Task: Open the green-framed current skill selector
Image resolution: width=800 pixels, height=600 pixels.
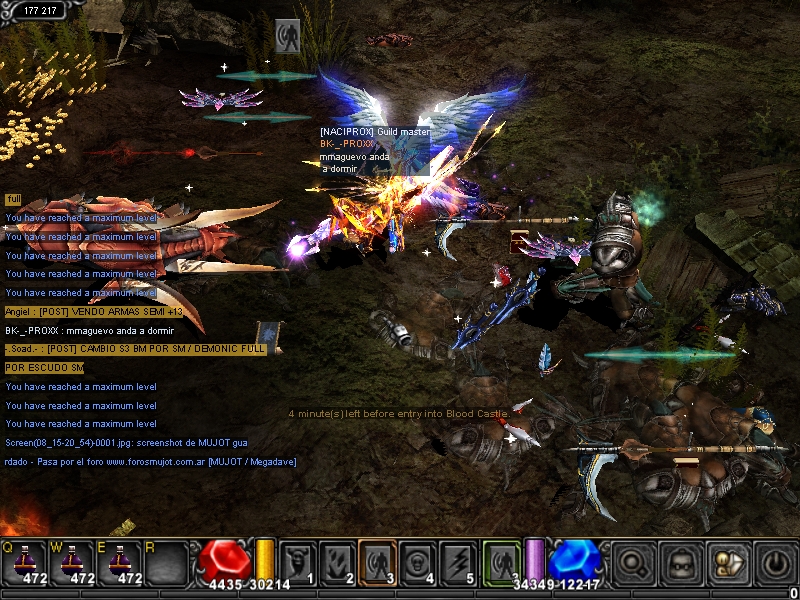Action: (x=501, y=562)
